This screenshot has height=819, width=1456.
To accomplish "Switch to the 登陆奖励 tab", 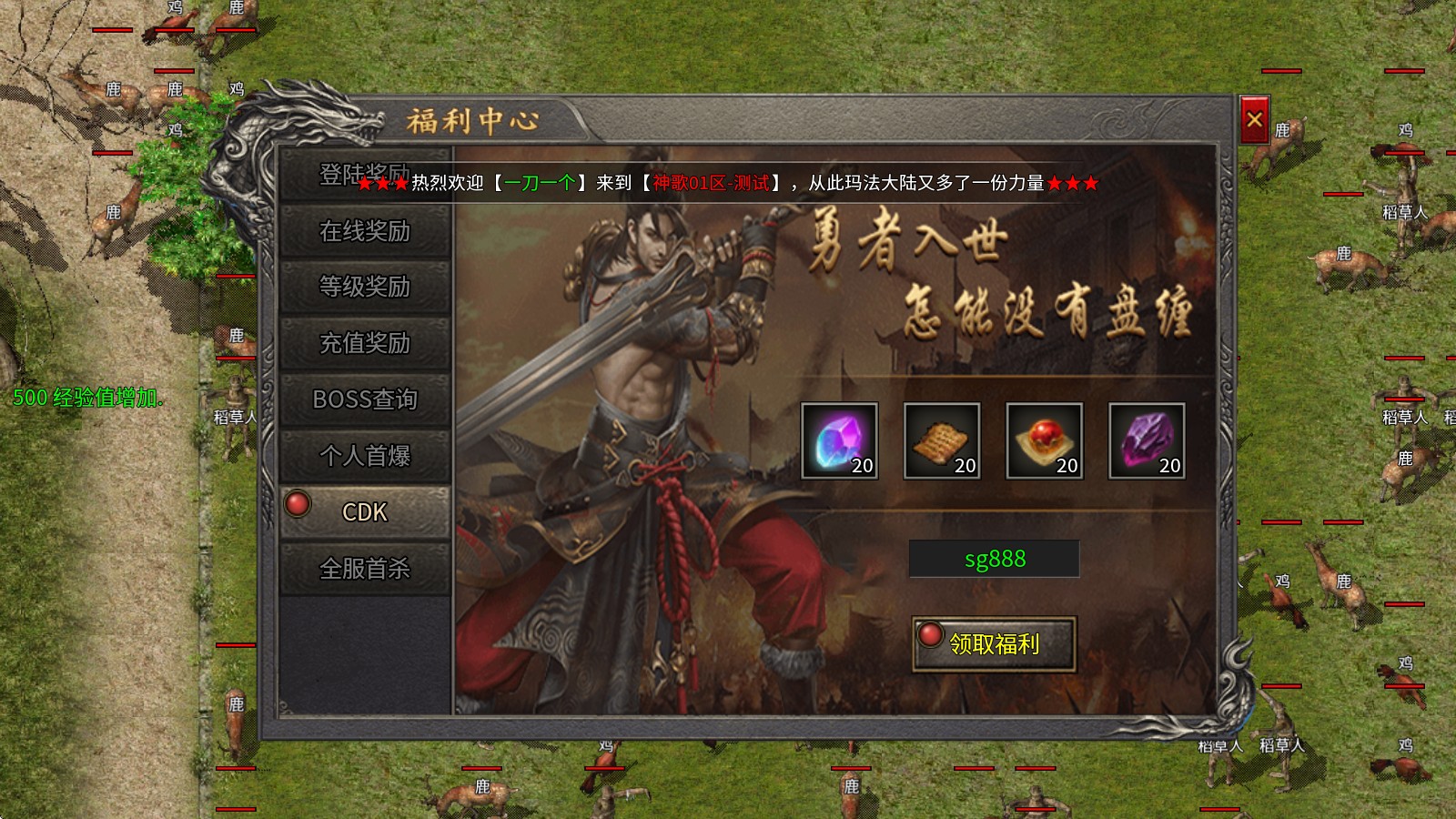I will coord(364,176).
